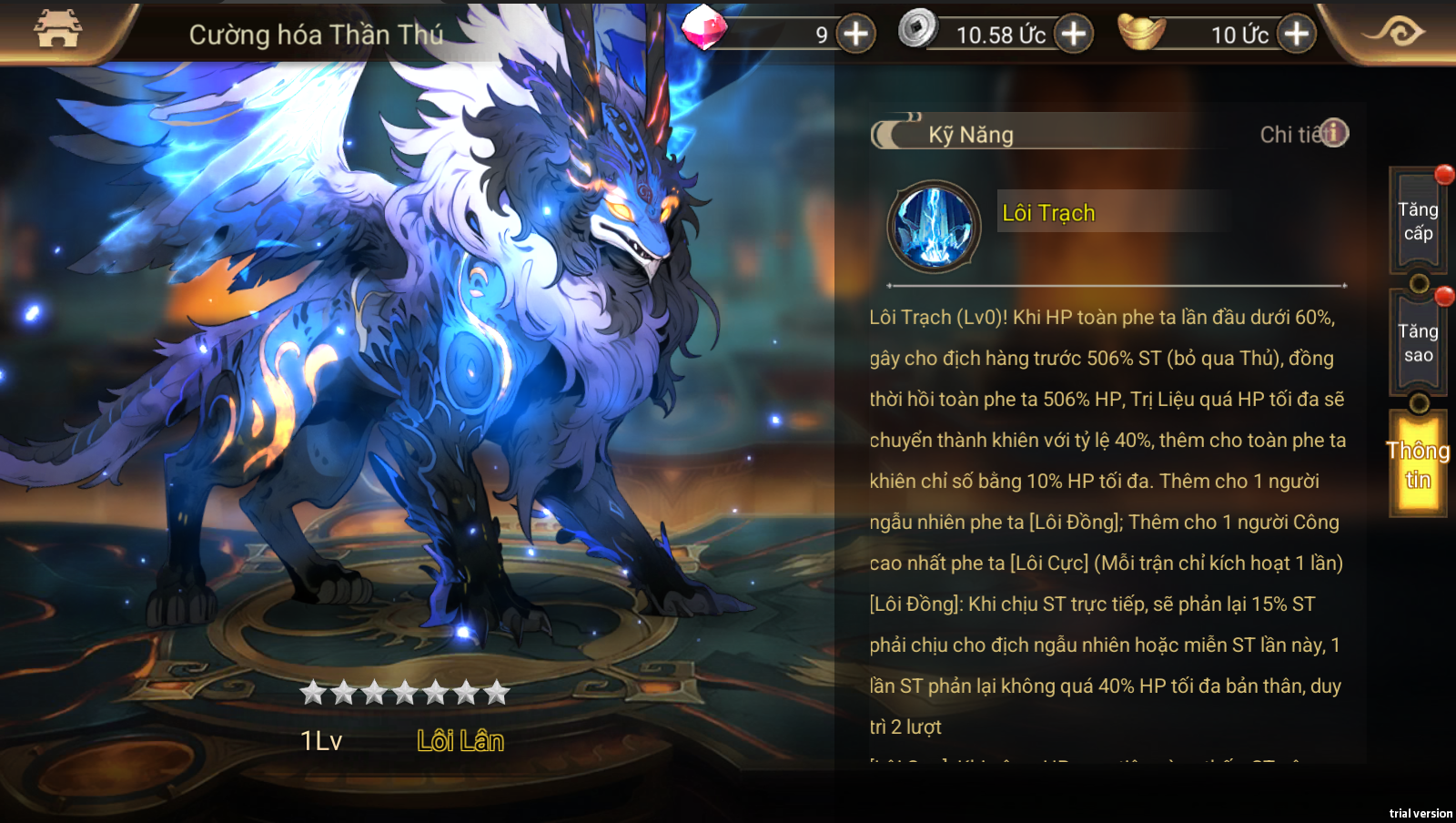Open the Thông tin tab

point(1417,464)
